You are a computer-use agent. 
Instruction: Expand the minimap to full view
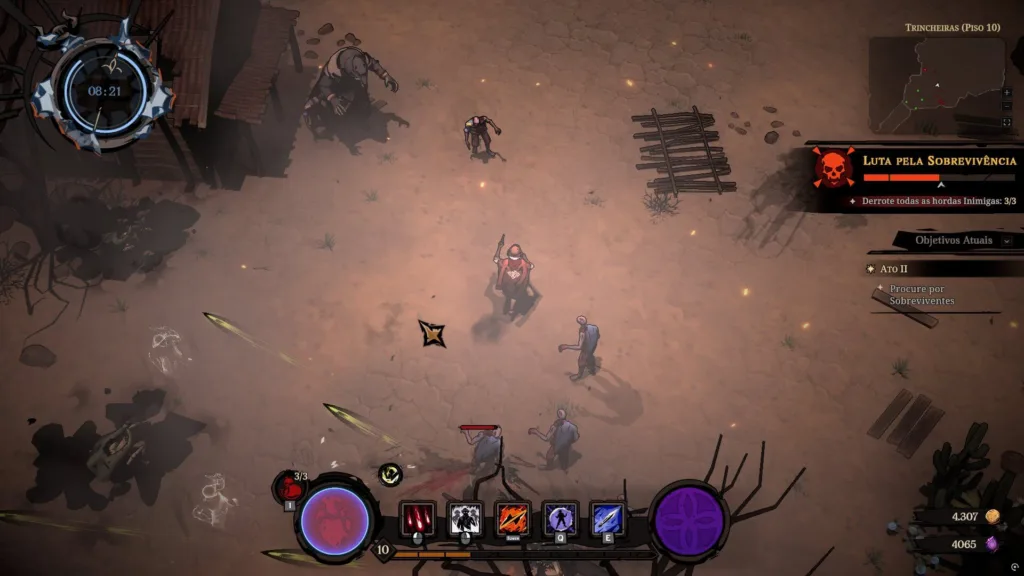pos(1006,122)
